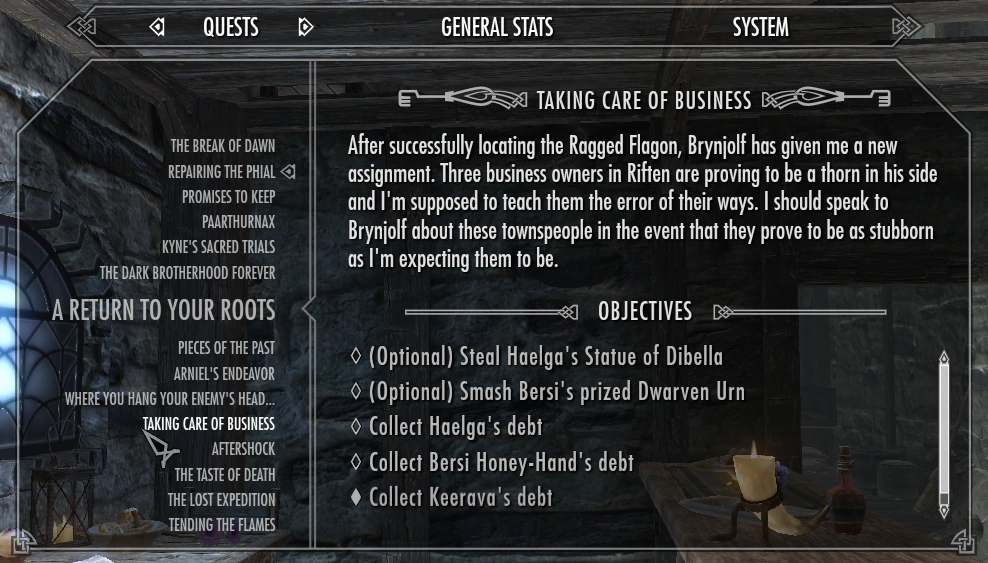988x563 pixels.
Task: Select the Collect Keerava's debt objective
Action: [x=460, y=497]
